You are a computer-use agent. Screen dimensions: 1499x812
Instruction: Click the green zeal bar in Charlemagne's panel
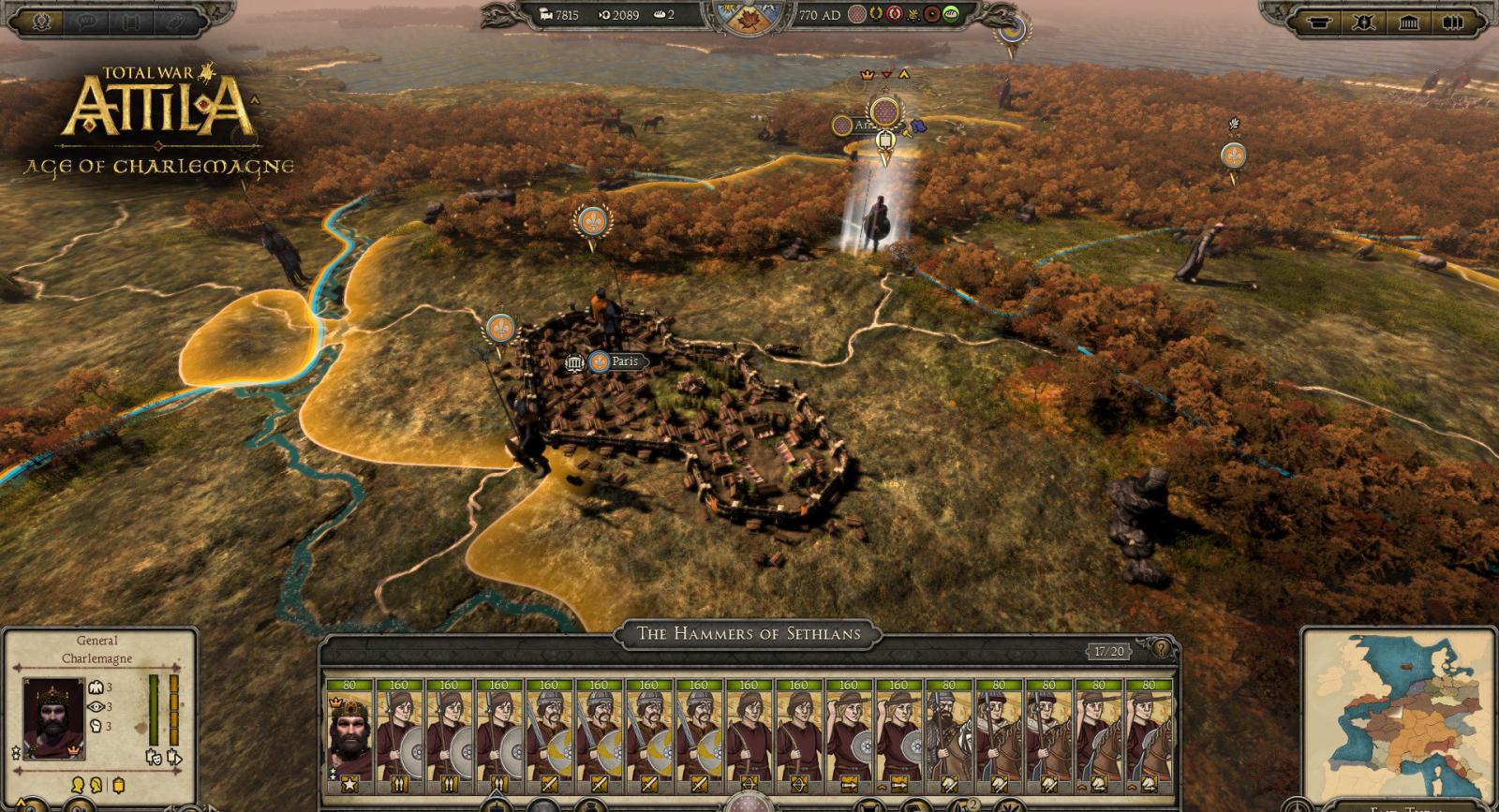tap(155, 707)
